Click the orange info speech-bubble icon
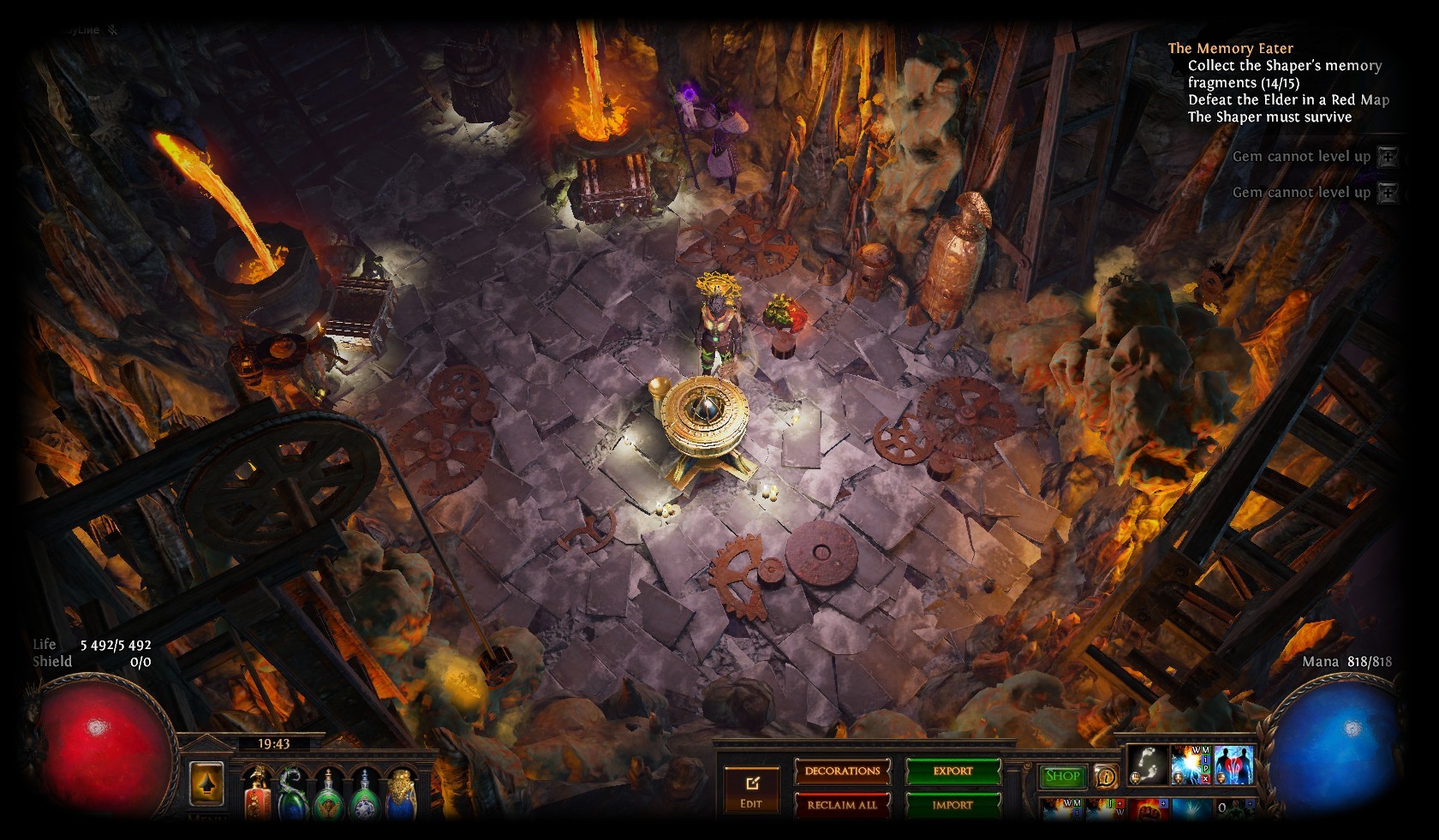1439x840 pixels. click(1106, 777)
